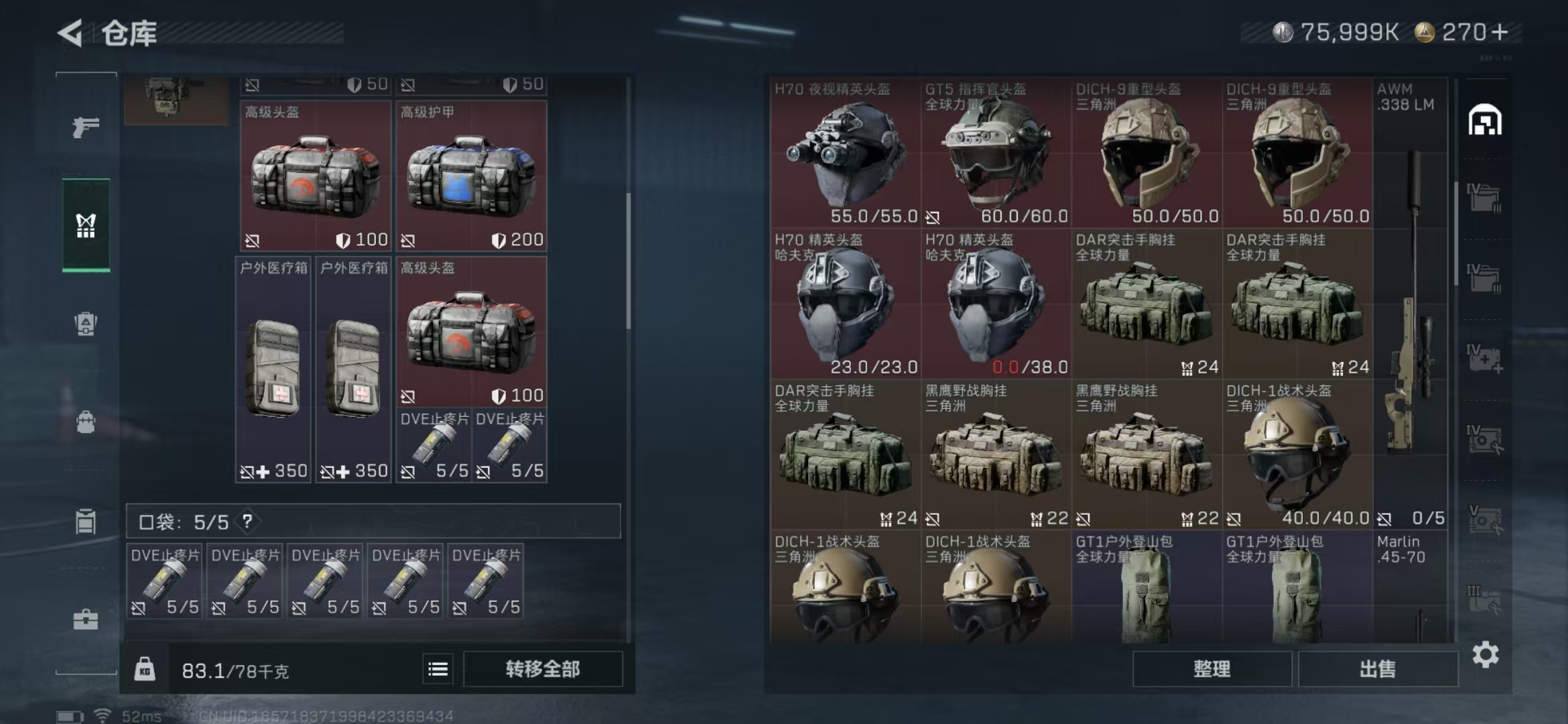
Task: Select the DICH-1 tactical helmet with 40.0/40.0
Action: 1297,456
